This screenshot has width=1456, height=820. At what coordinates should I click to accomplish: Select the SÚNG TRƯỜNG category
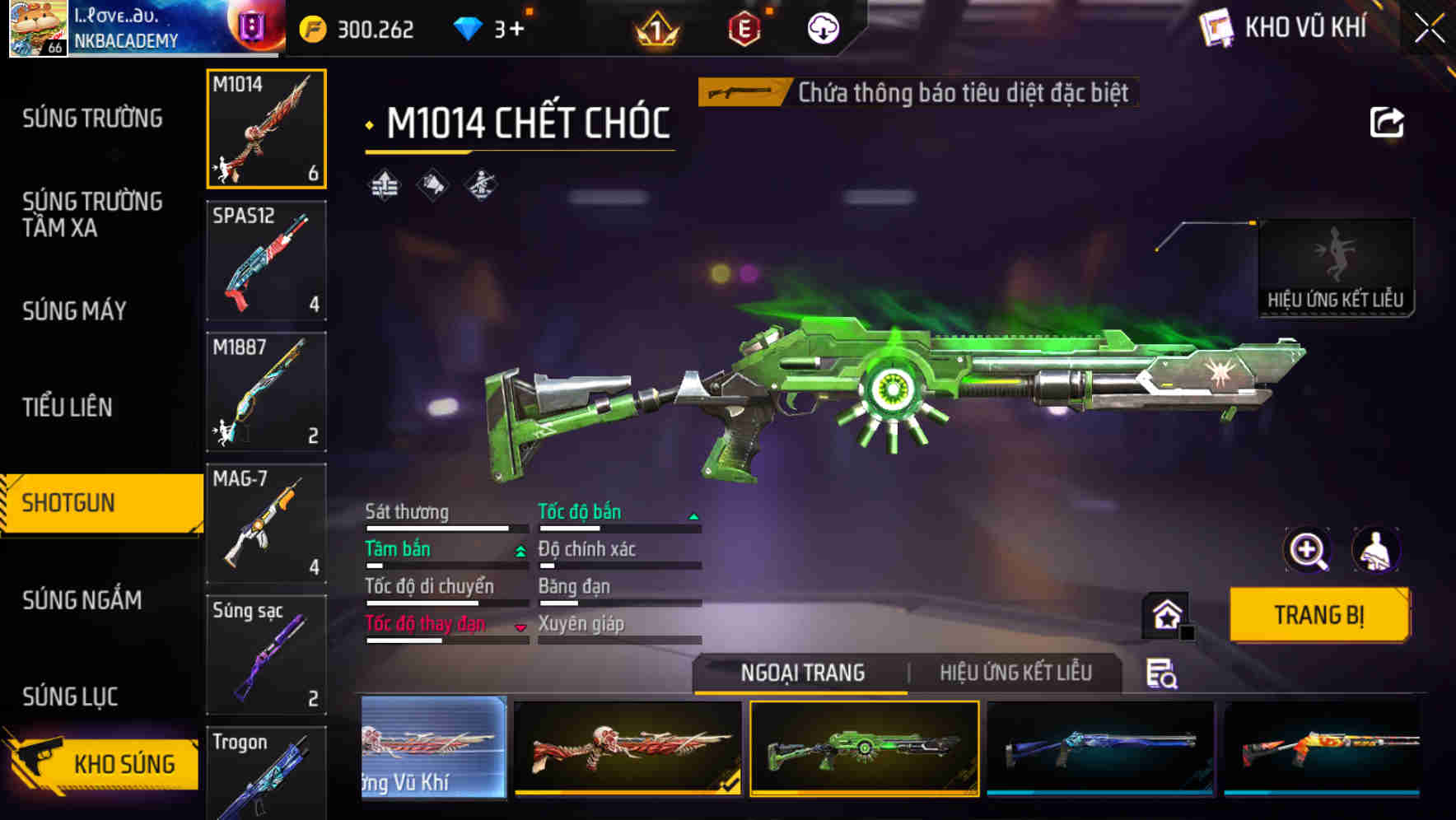click(92, 119)
